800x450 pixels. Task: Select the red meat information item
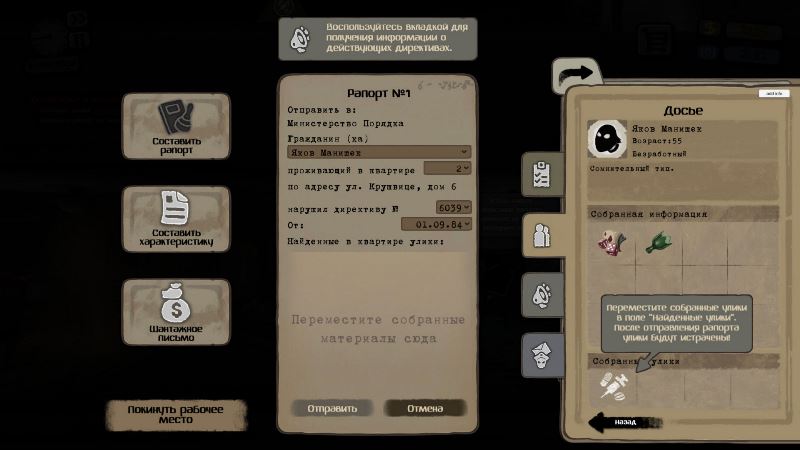(x=611, y=243)
